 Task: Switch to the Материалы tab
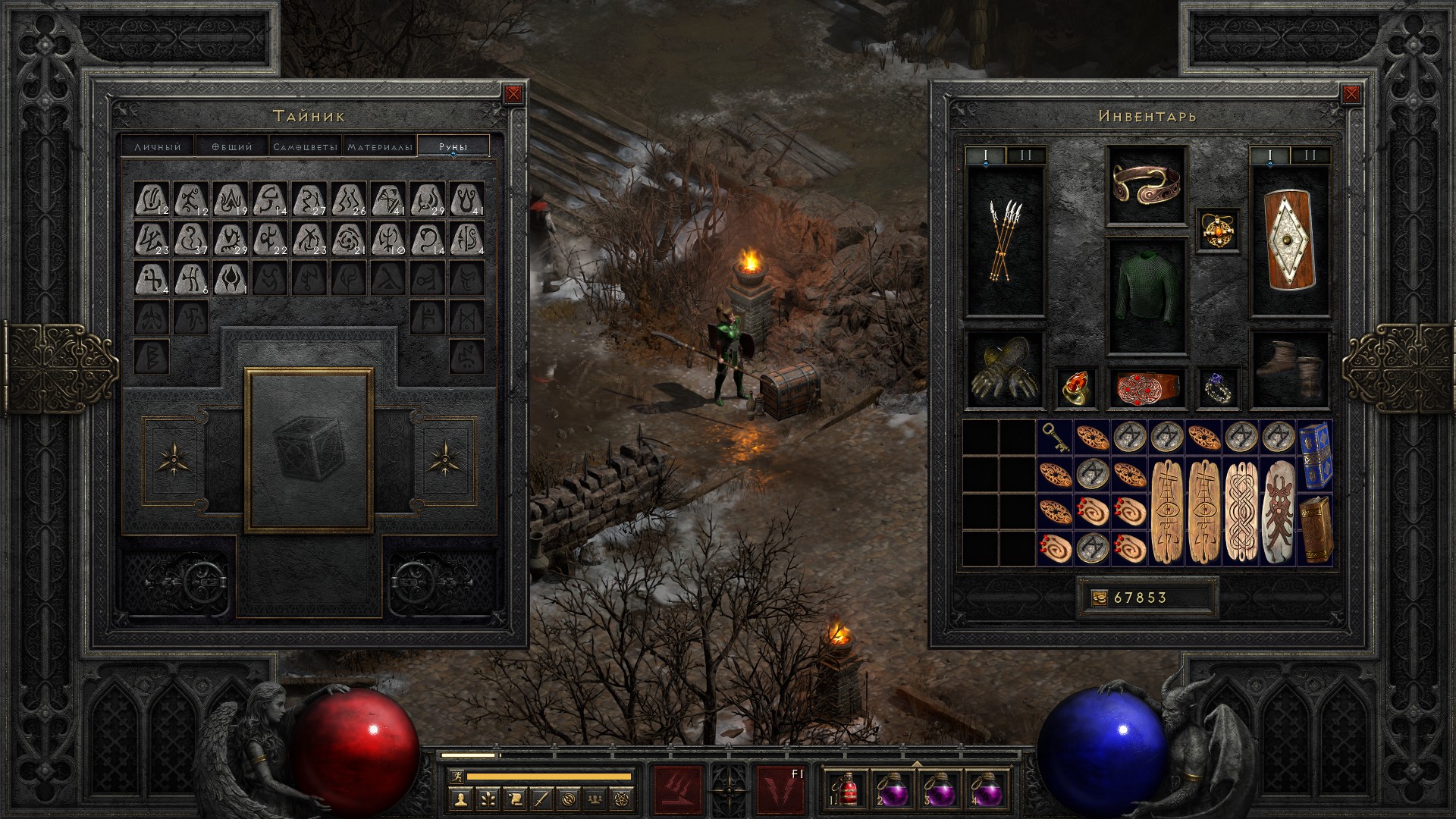pos(380,146)
